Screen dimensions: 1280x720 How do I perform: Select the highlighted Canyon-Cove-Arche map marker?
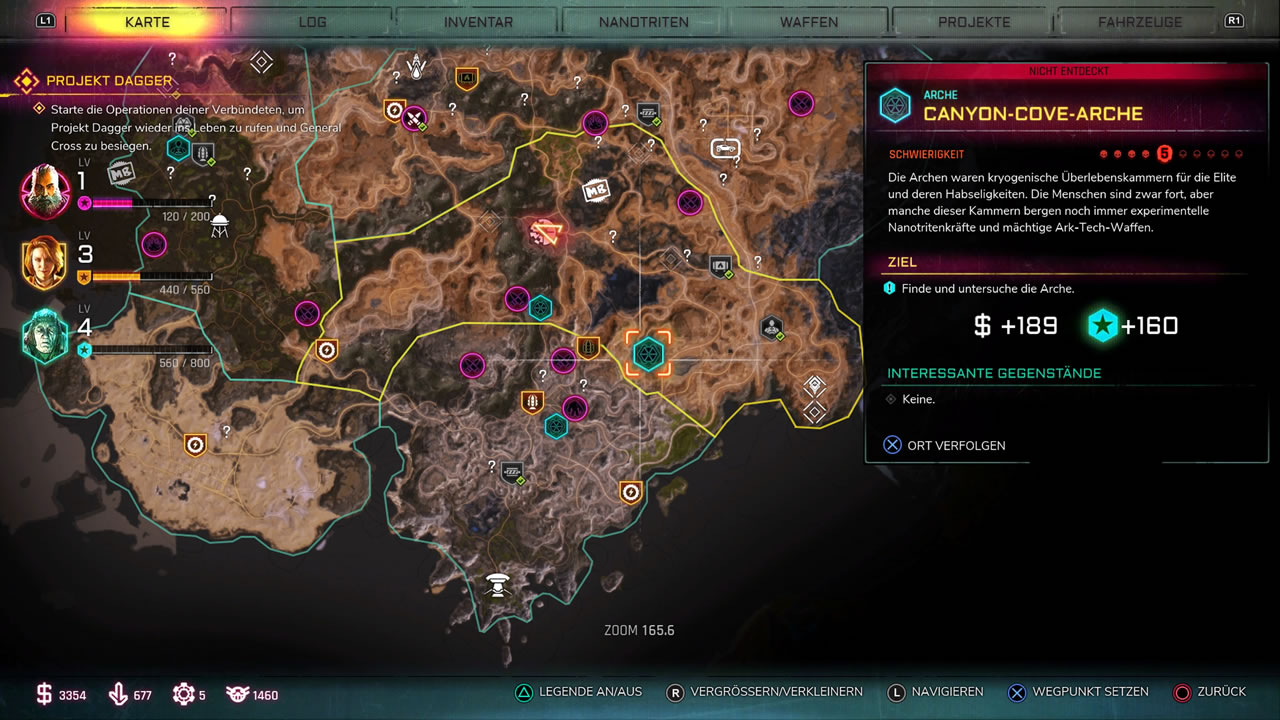coord(648,353)
